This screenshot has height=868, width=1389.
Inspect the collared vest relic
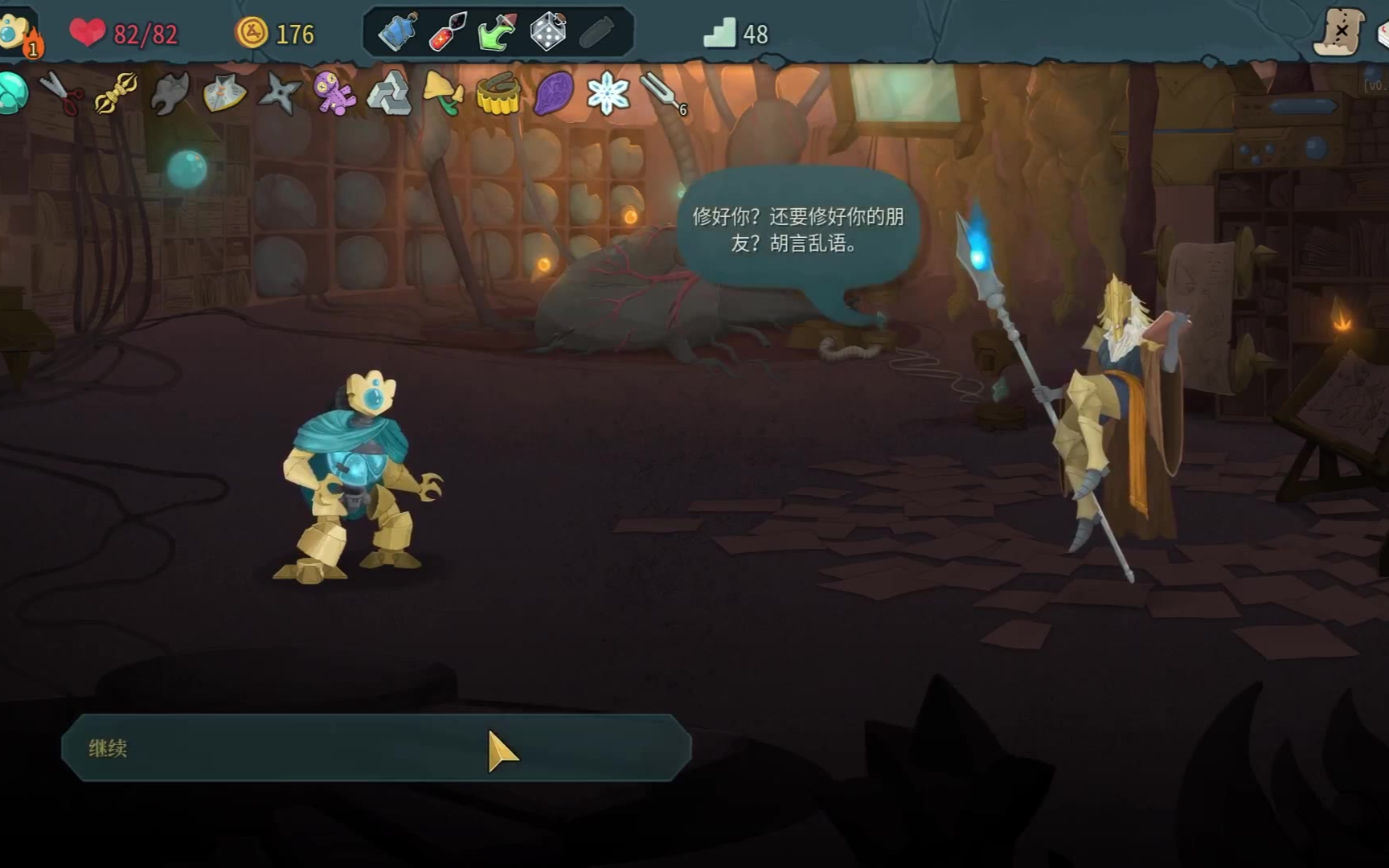click(224, 93)
